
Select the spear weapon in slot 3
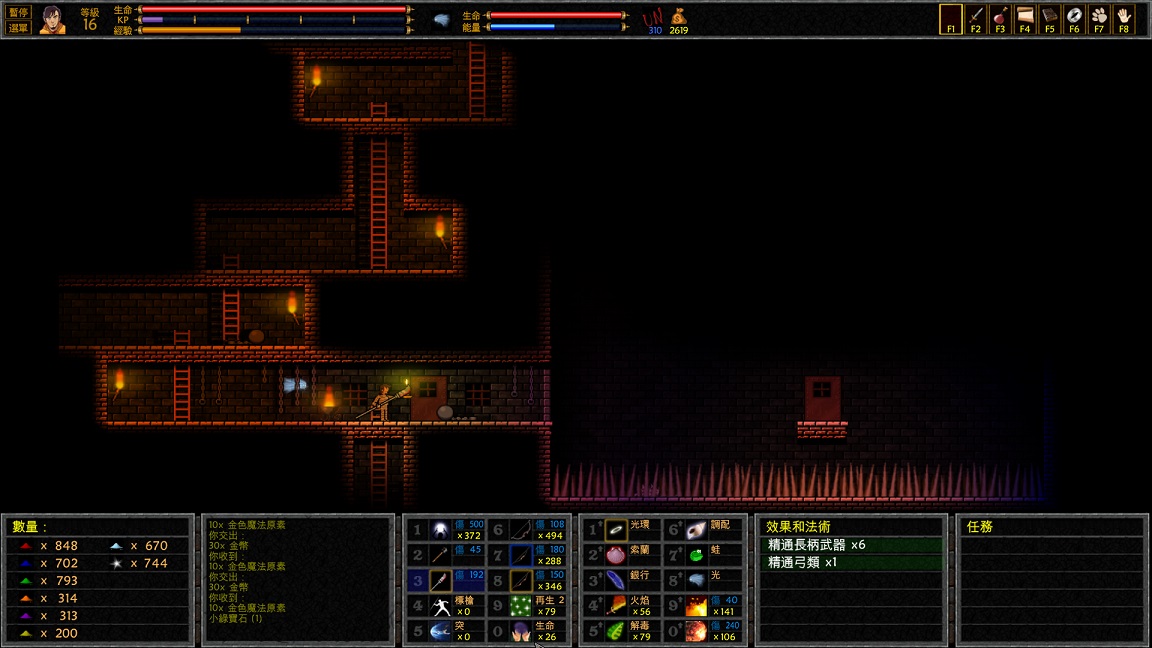[441, 581]
